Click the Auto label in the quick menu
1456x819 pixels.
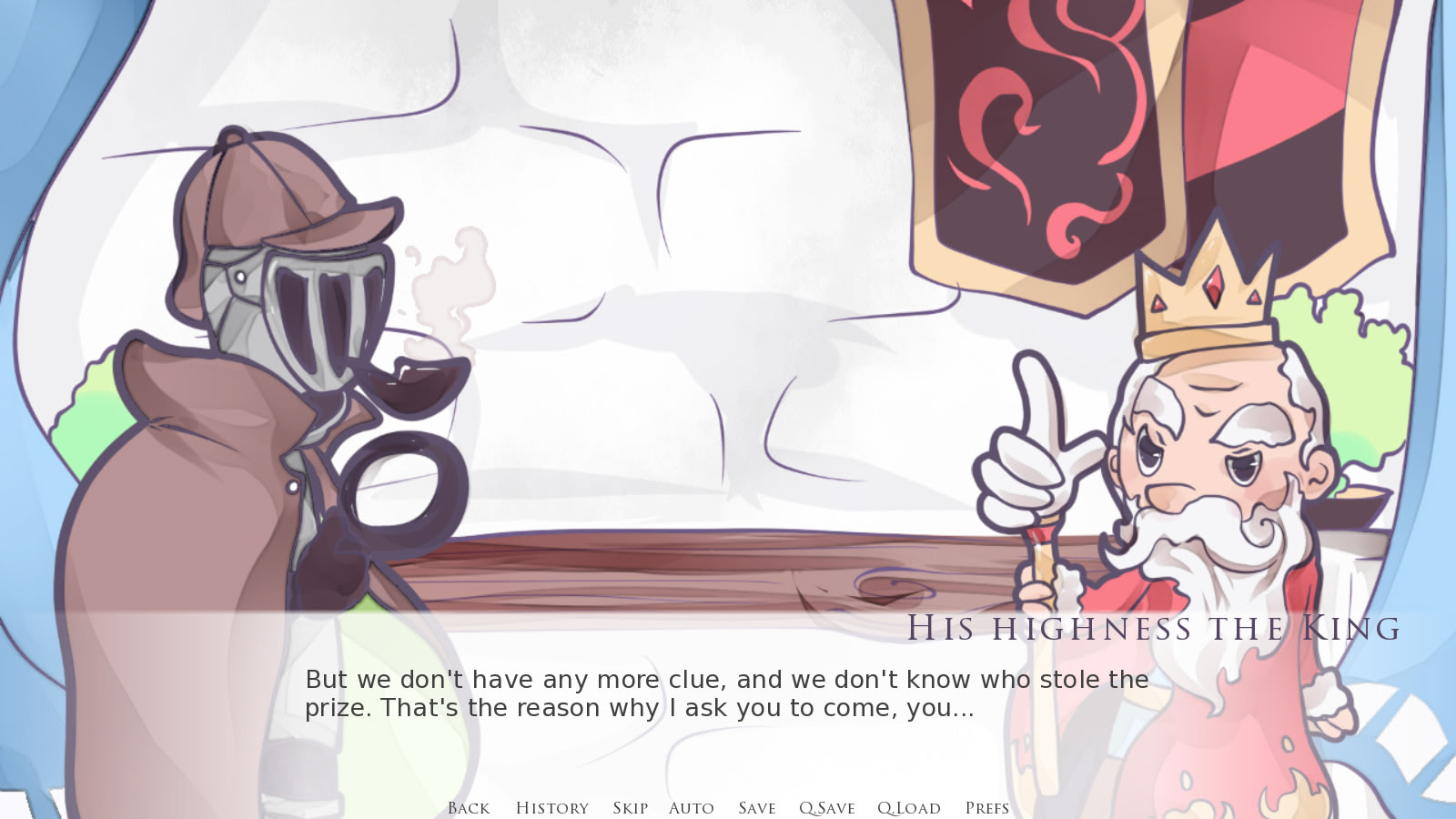point(692,808)
